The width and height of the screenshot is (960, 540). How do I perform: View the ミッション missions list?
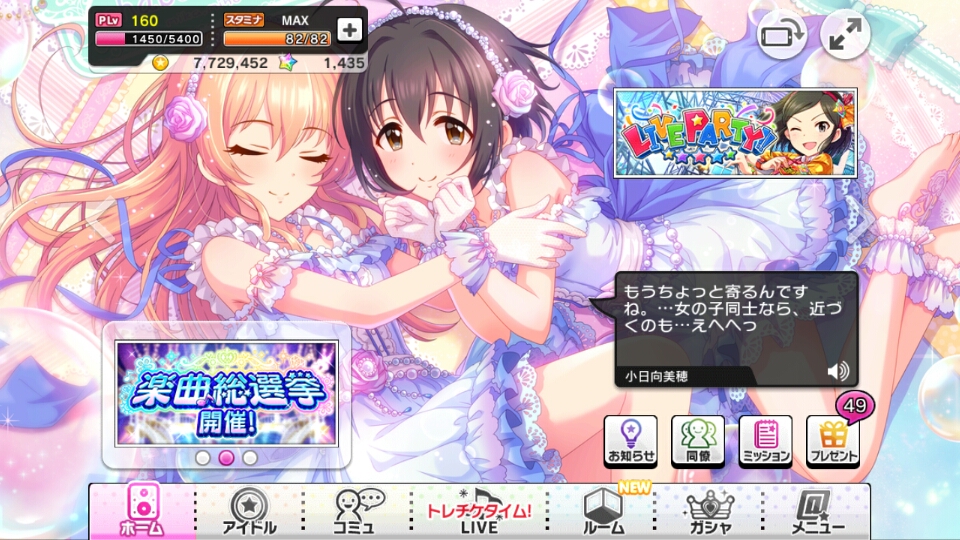[x=765, y=441]
